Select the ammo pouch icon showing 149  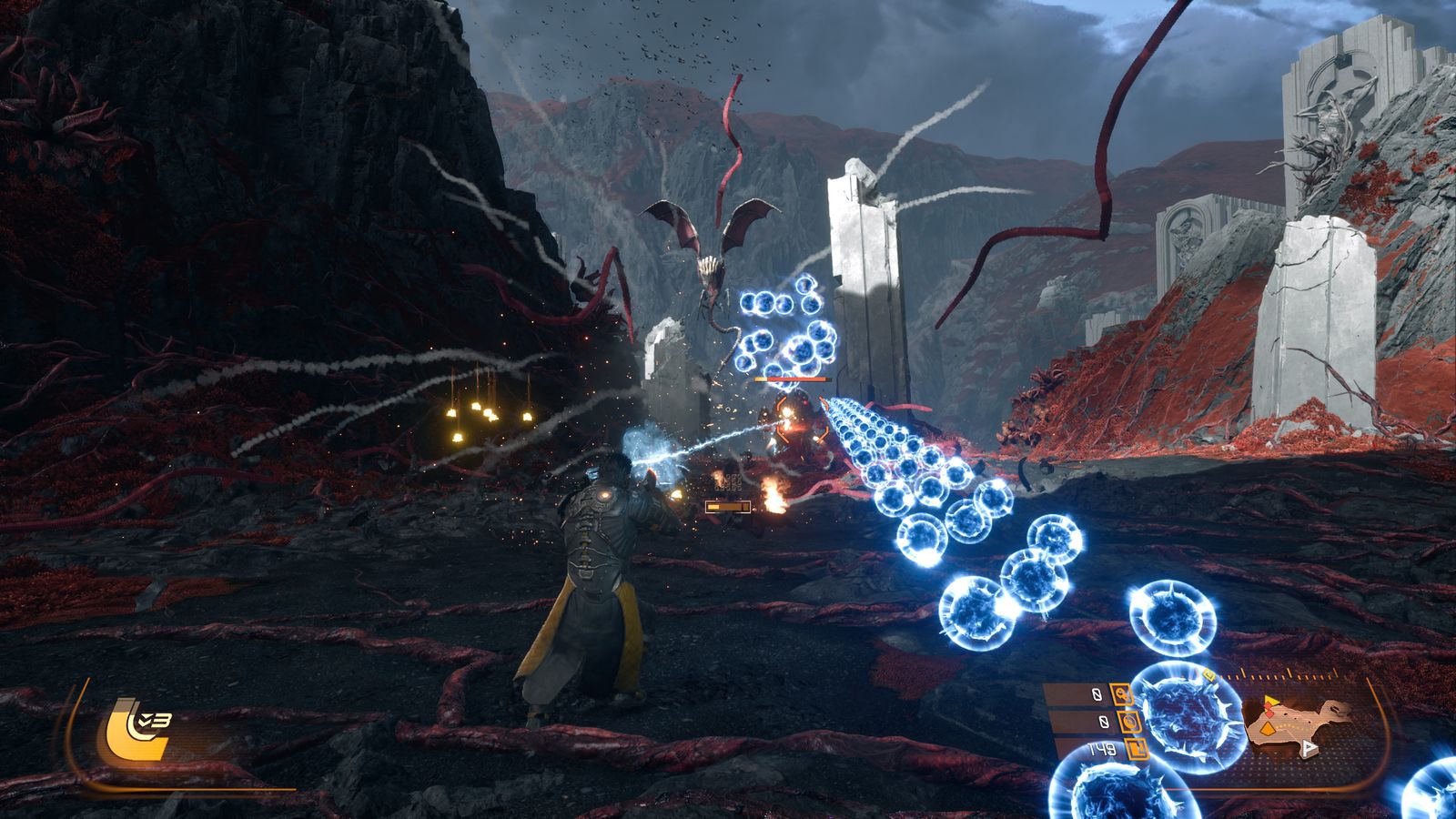[x=1137, y=750]
